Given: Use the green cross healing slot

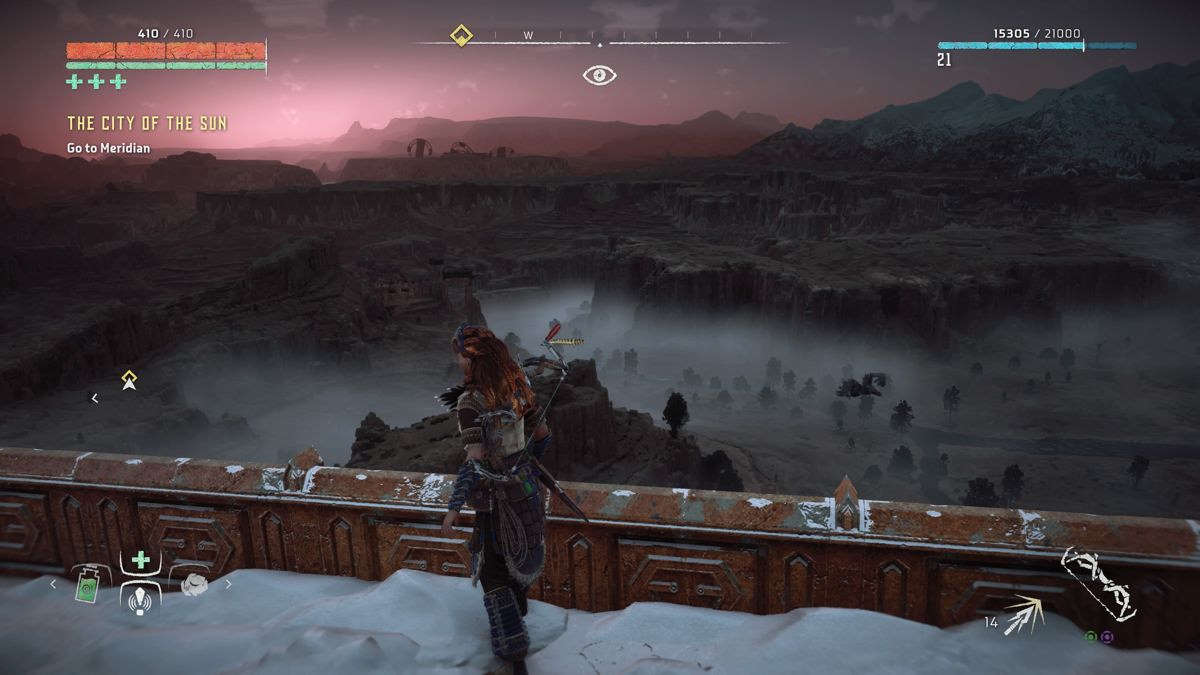Looking at the screenshot, I should (142, 561).
